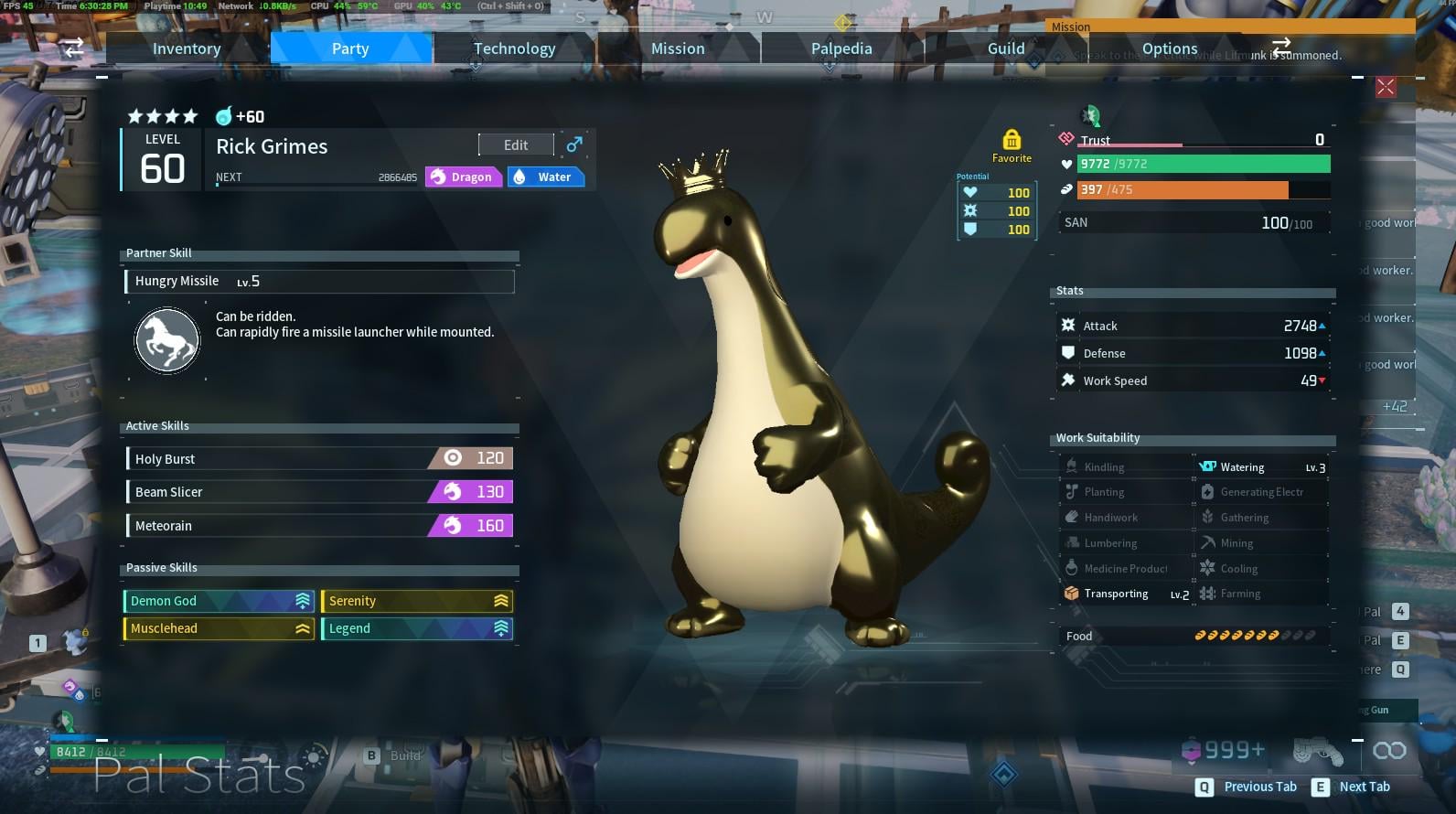This screenshot has height=814, width=1456.
Task: Click the Edit name button
Action: [516, 145]
